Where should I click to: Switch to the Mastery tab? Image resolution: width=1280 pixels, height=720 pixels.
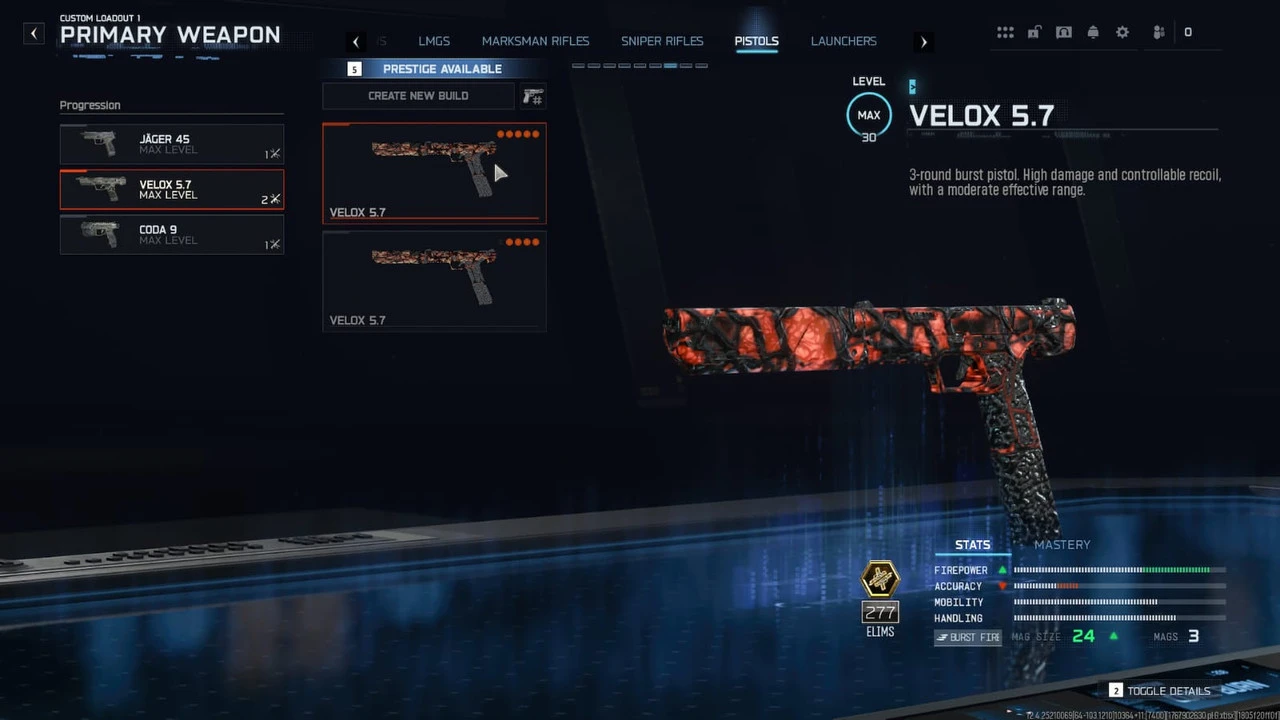(1062, 545)
